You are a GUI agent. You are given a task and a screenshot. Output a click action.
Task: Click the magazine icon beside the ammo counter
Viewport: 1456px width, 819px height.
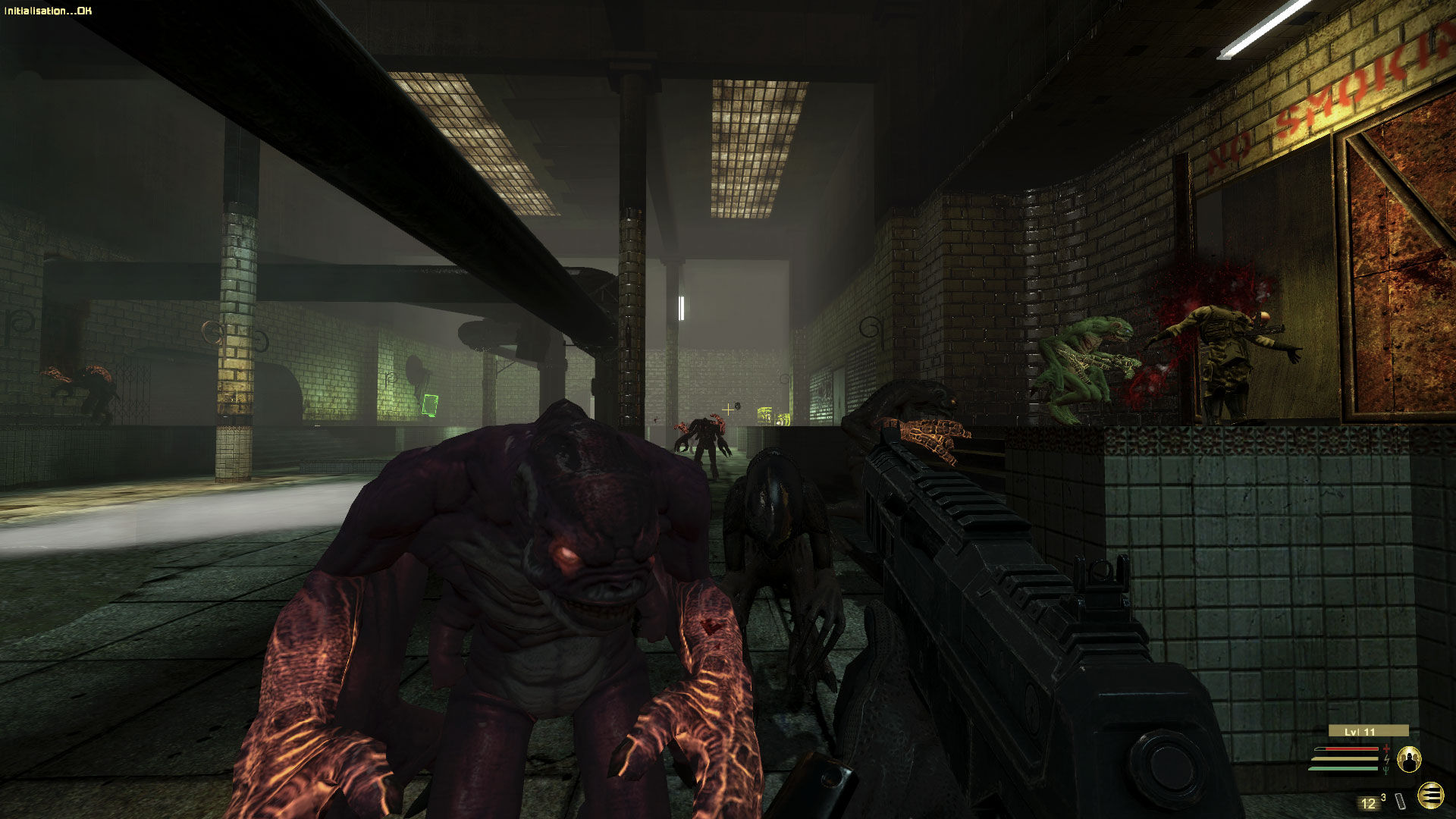coord(1400,801)
